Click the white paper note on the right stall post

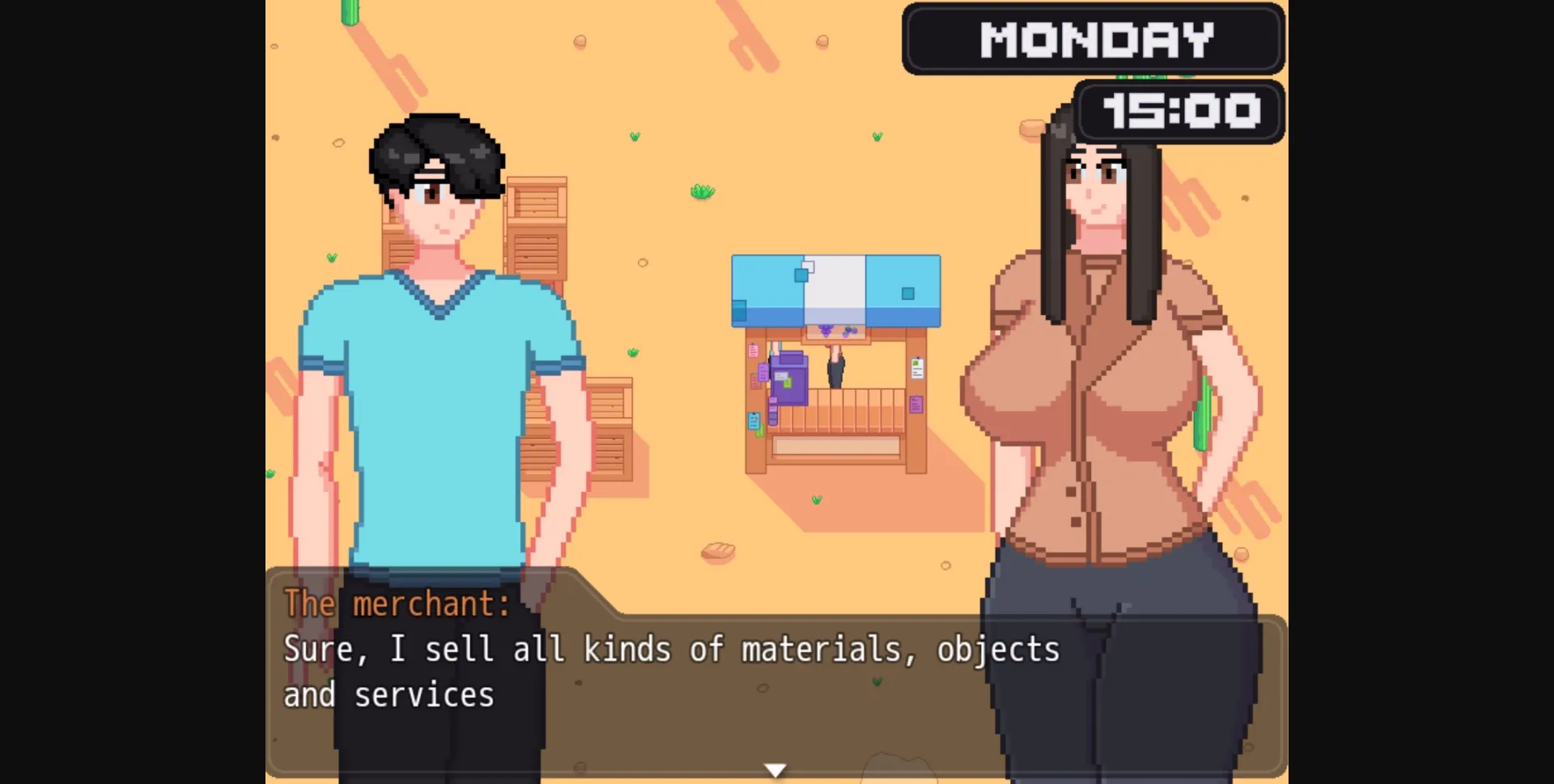(x=917, y=368)
